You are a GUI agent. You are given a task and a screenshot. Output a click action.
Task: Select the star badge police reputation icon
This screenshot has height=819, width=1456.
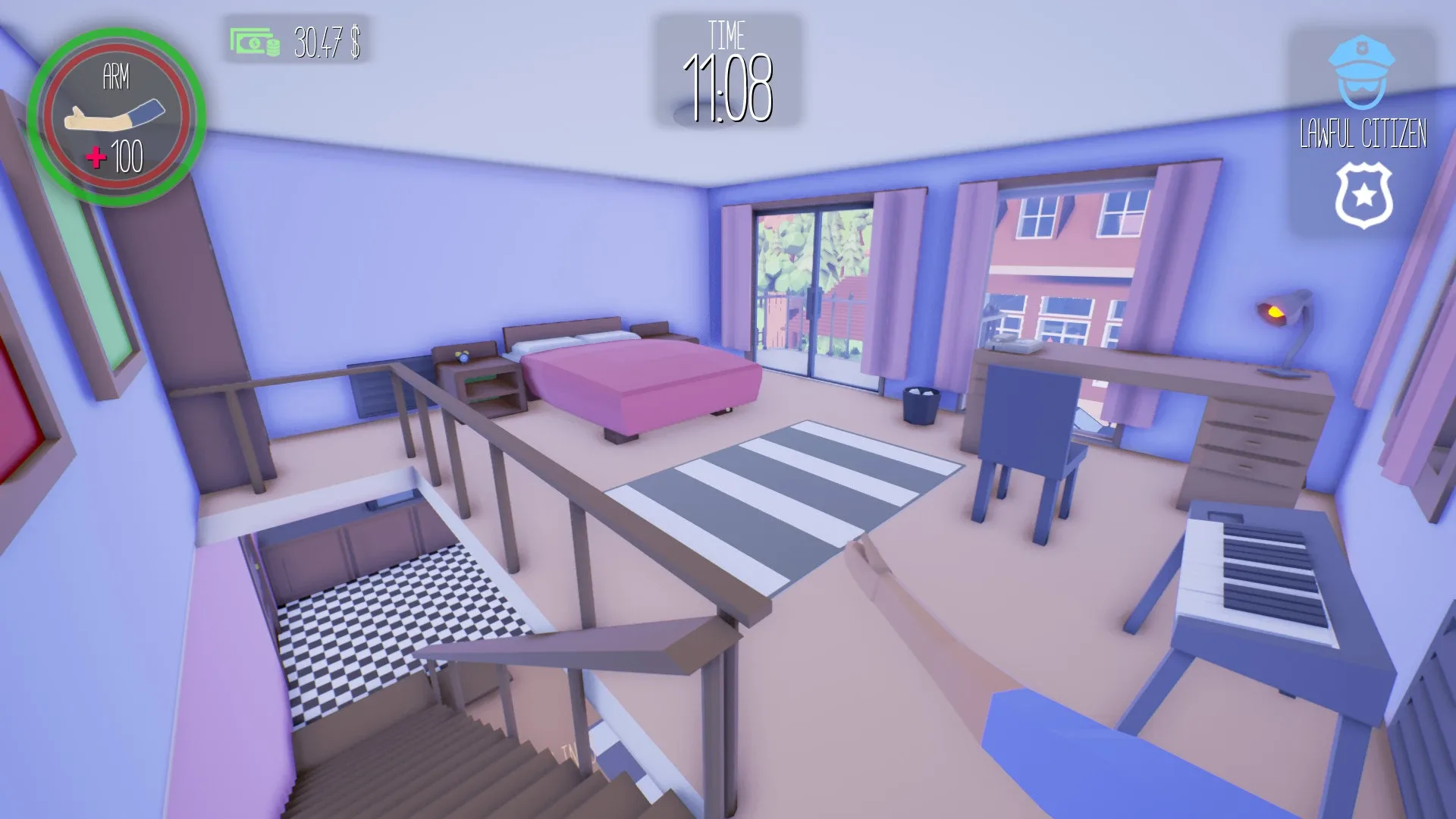pyautogui.click(x=1363, y=196)
